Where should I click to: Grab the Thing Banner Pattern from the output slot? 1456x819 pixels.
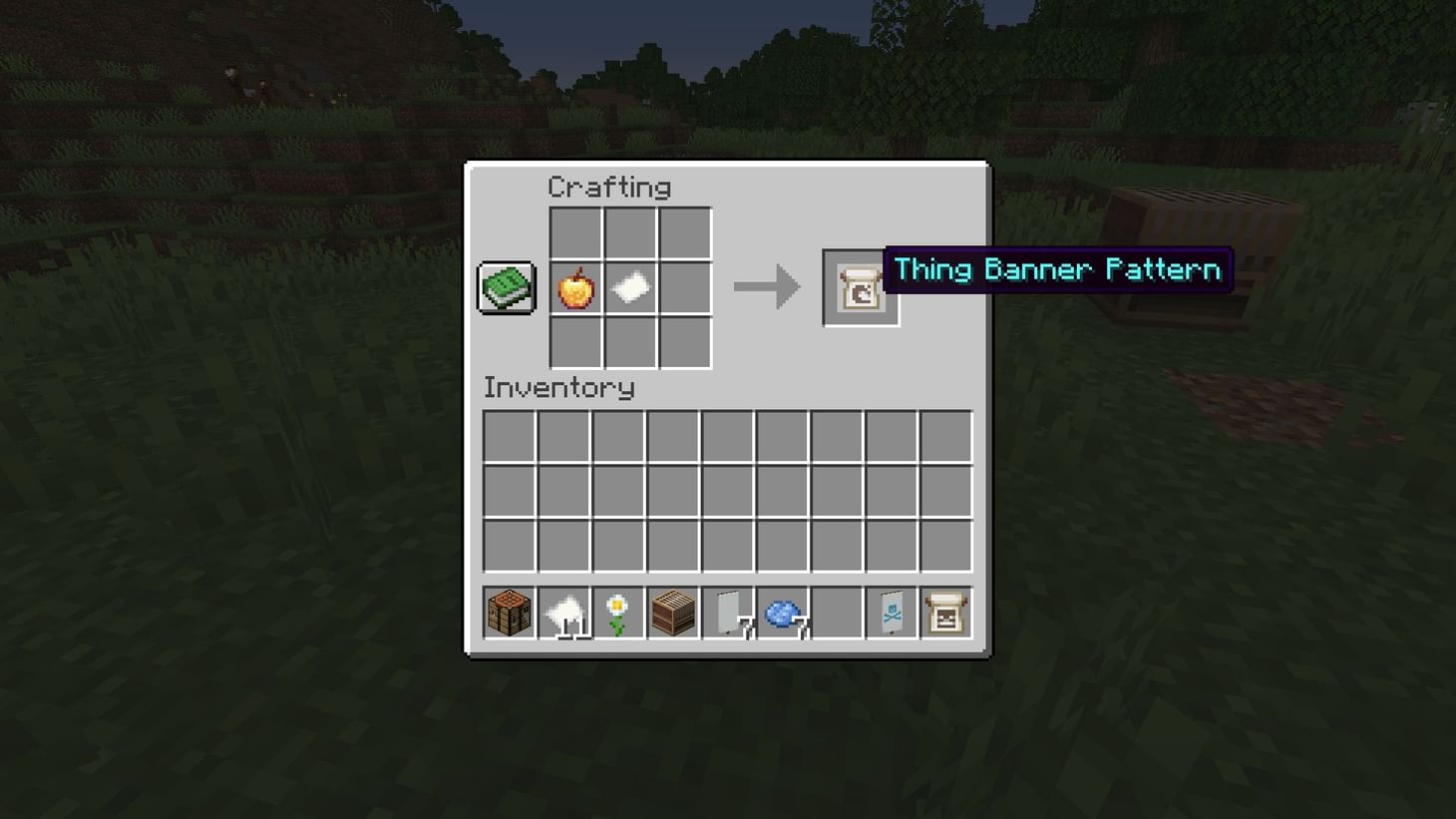click(x=860, y=287)
